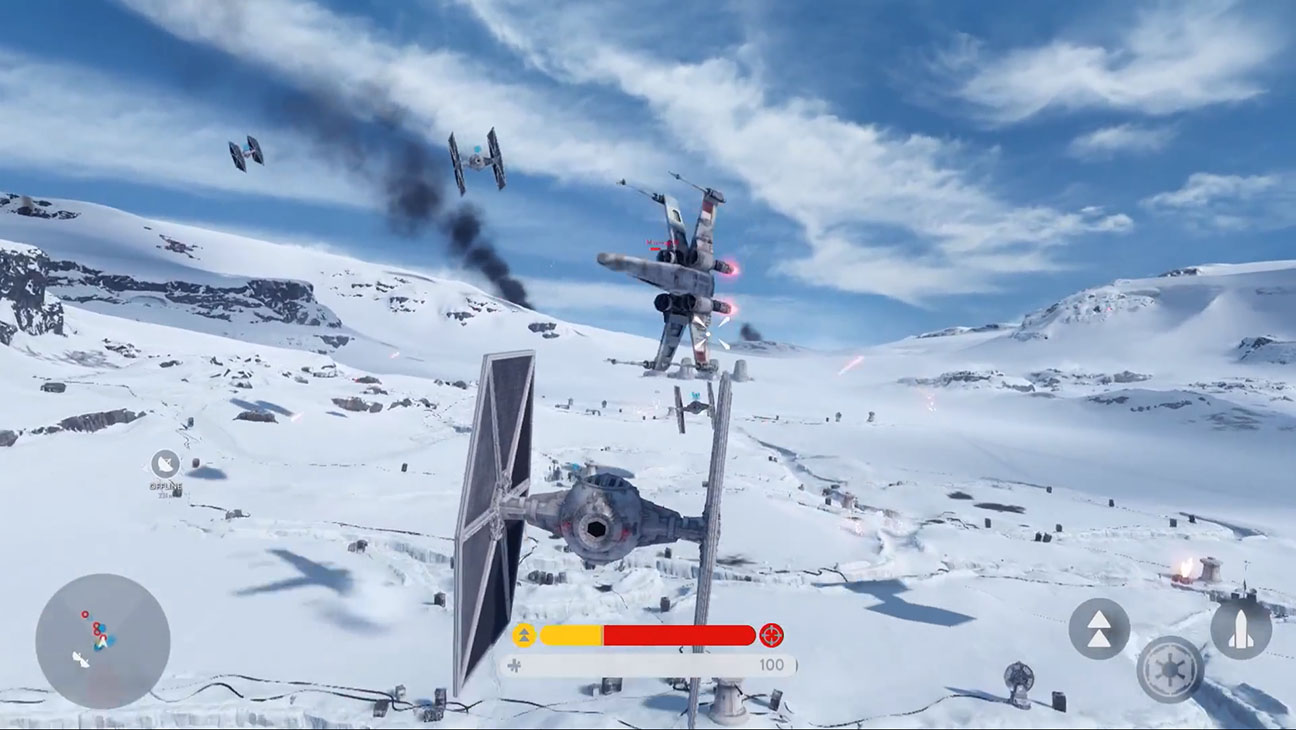This screenshot has height=730, width=1296.
Task: Click the blue friendly dot on the minimap
Action: tap(102, 628)
